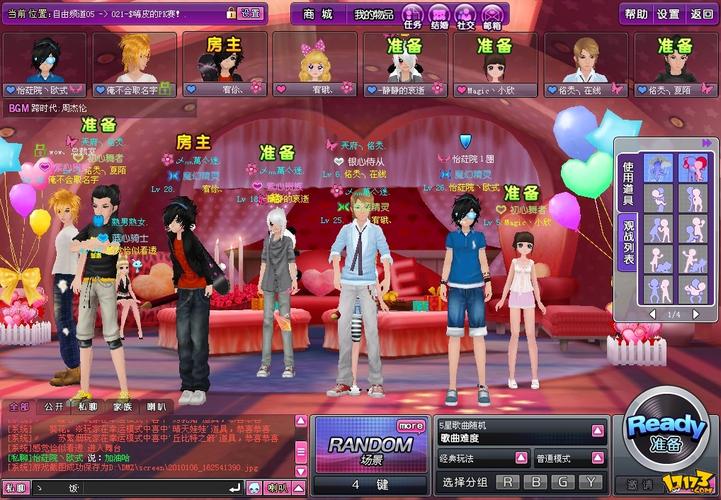Select the 公开 public chat tab
The width and height of the screenshot is (721, 500).
[53, 407]
